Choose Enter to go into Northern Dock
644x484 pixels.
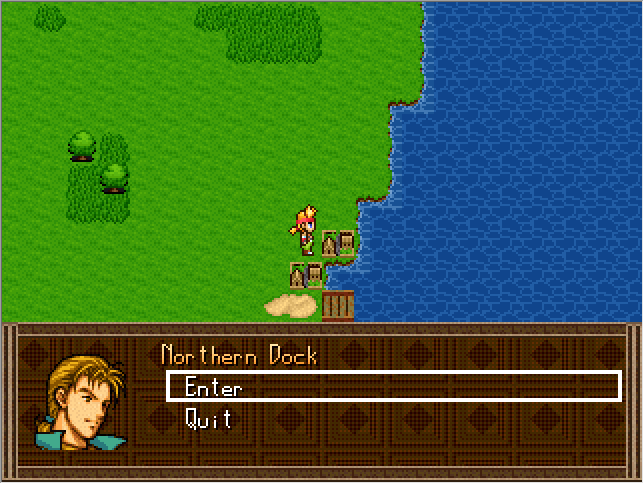click(213, 387)
